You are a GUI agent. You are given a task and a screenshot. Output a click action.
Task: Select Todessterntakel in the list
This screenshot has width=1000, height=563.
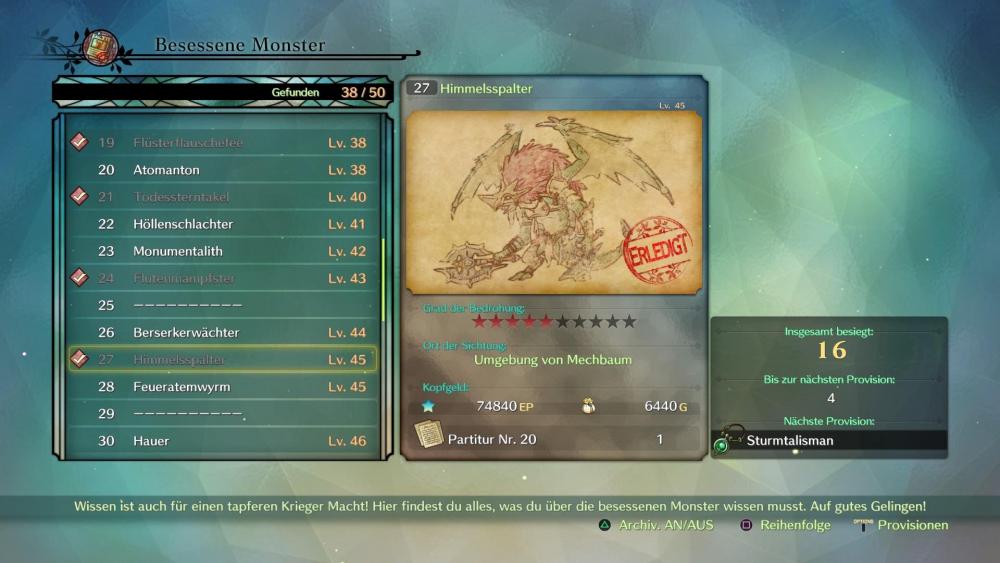coord(222,197)
